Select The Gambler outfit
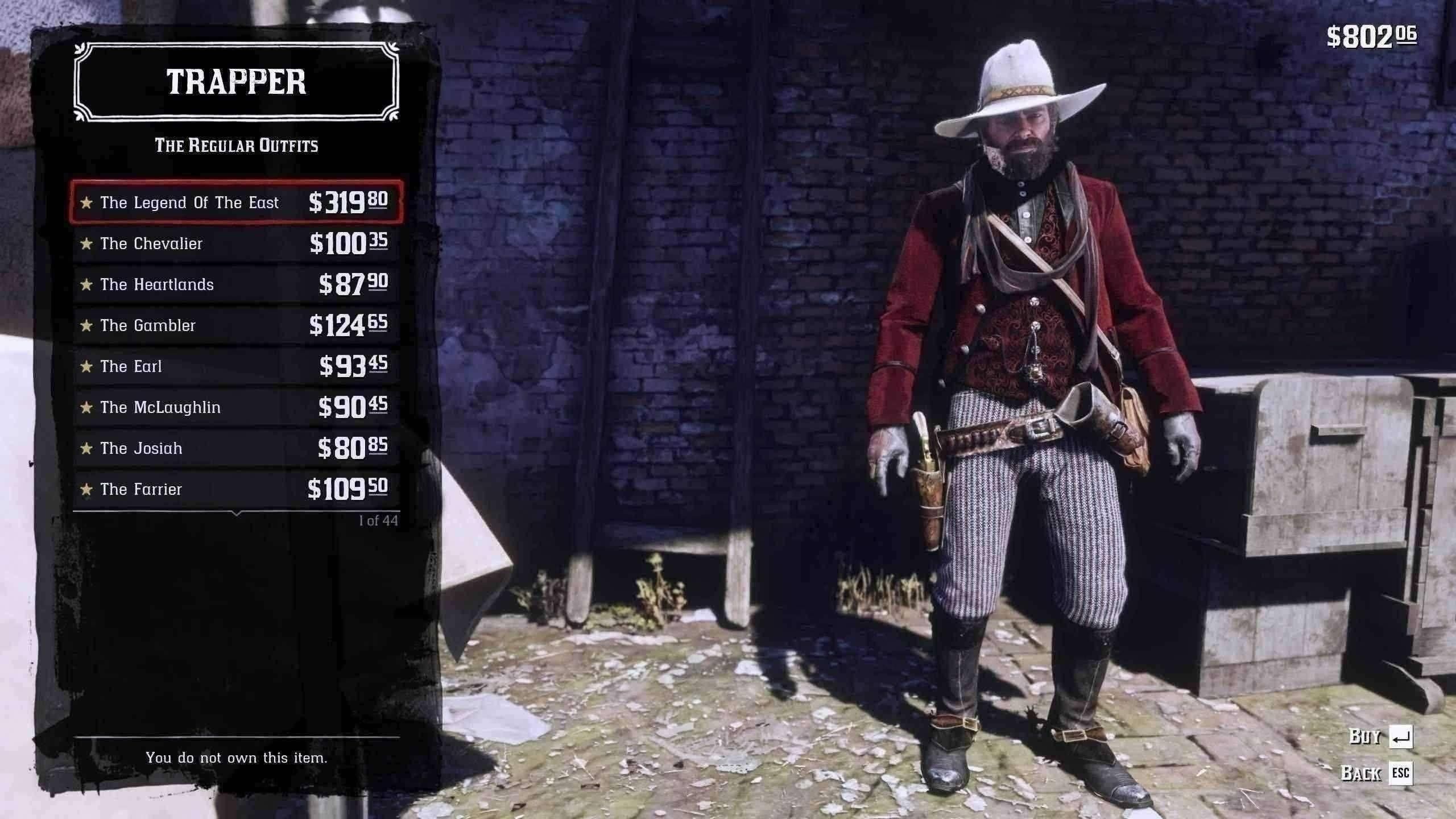The image size is (1456, 819). click(x=236, y=325)
